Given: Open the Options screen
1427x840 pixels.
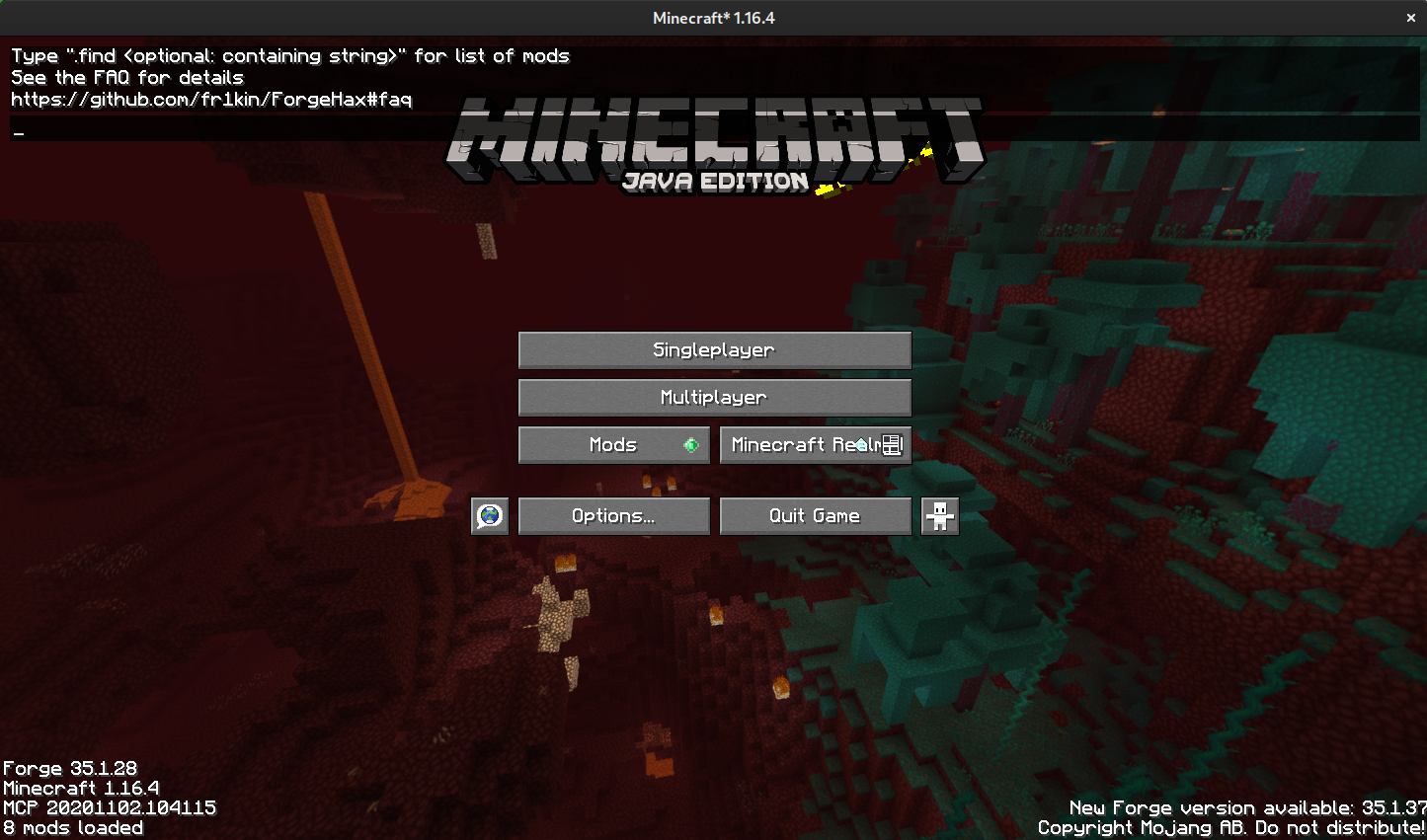Looking at the screenshot, I should coord(613,515).
